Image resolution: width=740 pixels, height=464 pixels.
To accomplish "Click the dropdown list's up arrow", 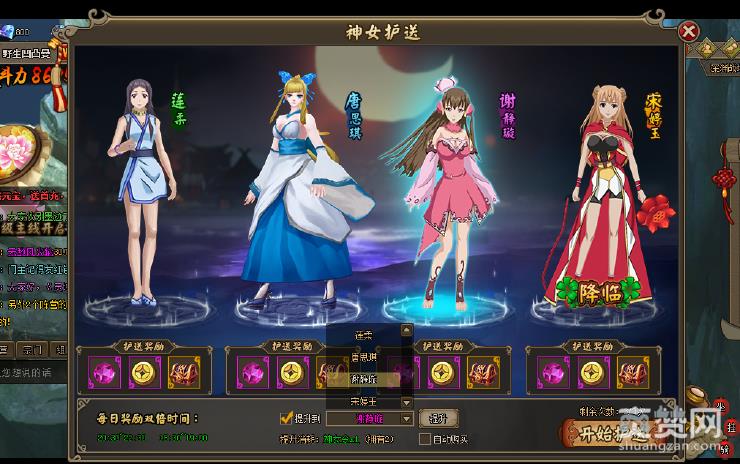I will [406, 329].
